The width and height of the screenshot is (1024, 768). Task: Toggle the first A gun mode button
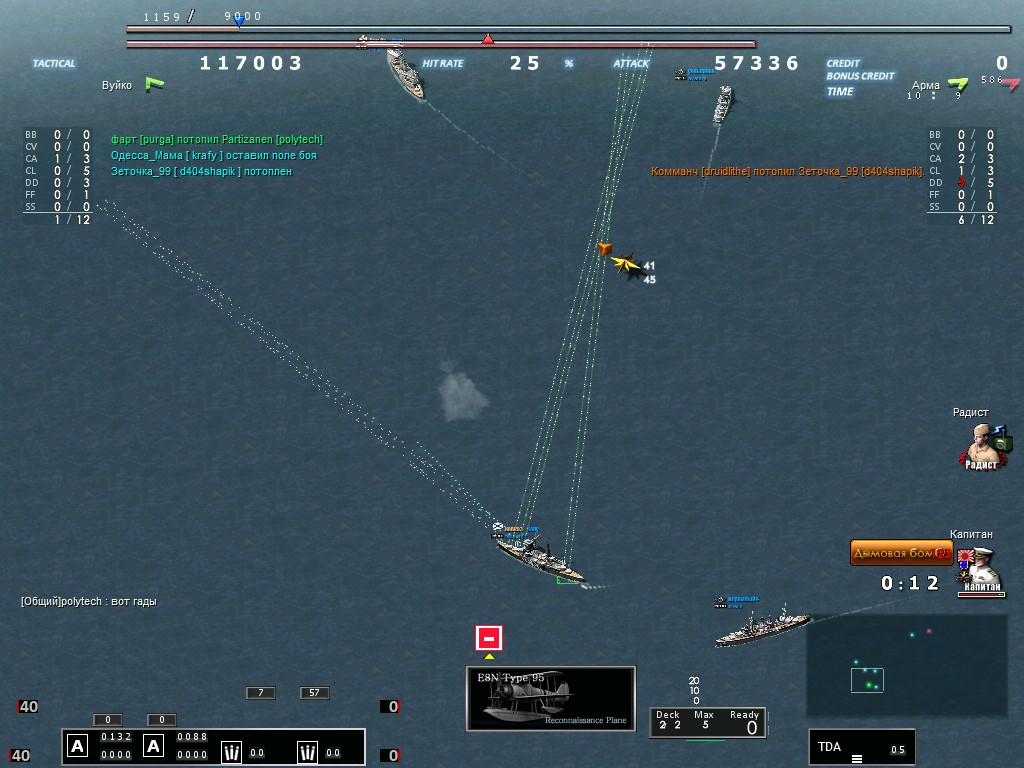[x=78, y=746]
